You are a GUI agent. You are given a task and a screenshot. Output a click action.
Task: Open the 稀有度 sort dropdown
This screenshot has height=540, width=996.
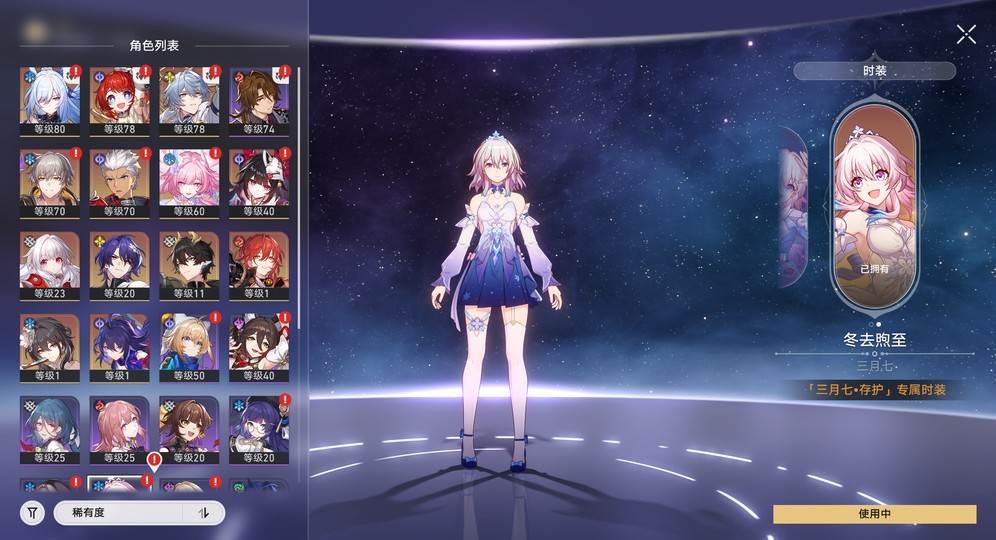(x=120, y=513)
